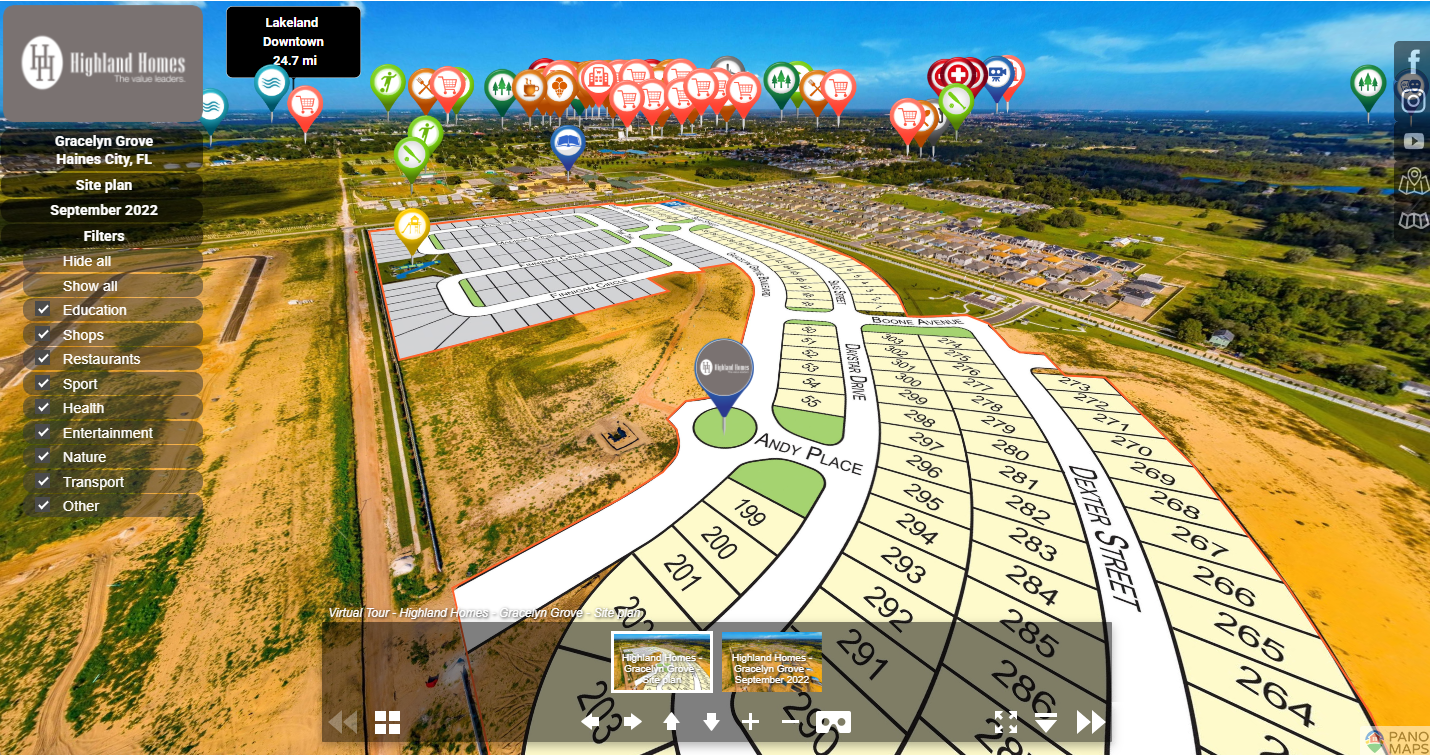This screenshot has height=755, width=1430.
Task: Uncheck the Nature filter
Action: pos(43,457)
